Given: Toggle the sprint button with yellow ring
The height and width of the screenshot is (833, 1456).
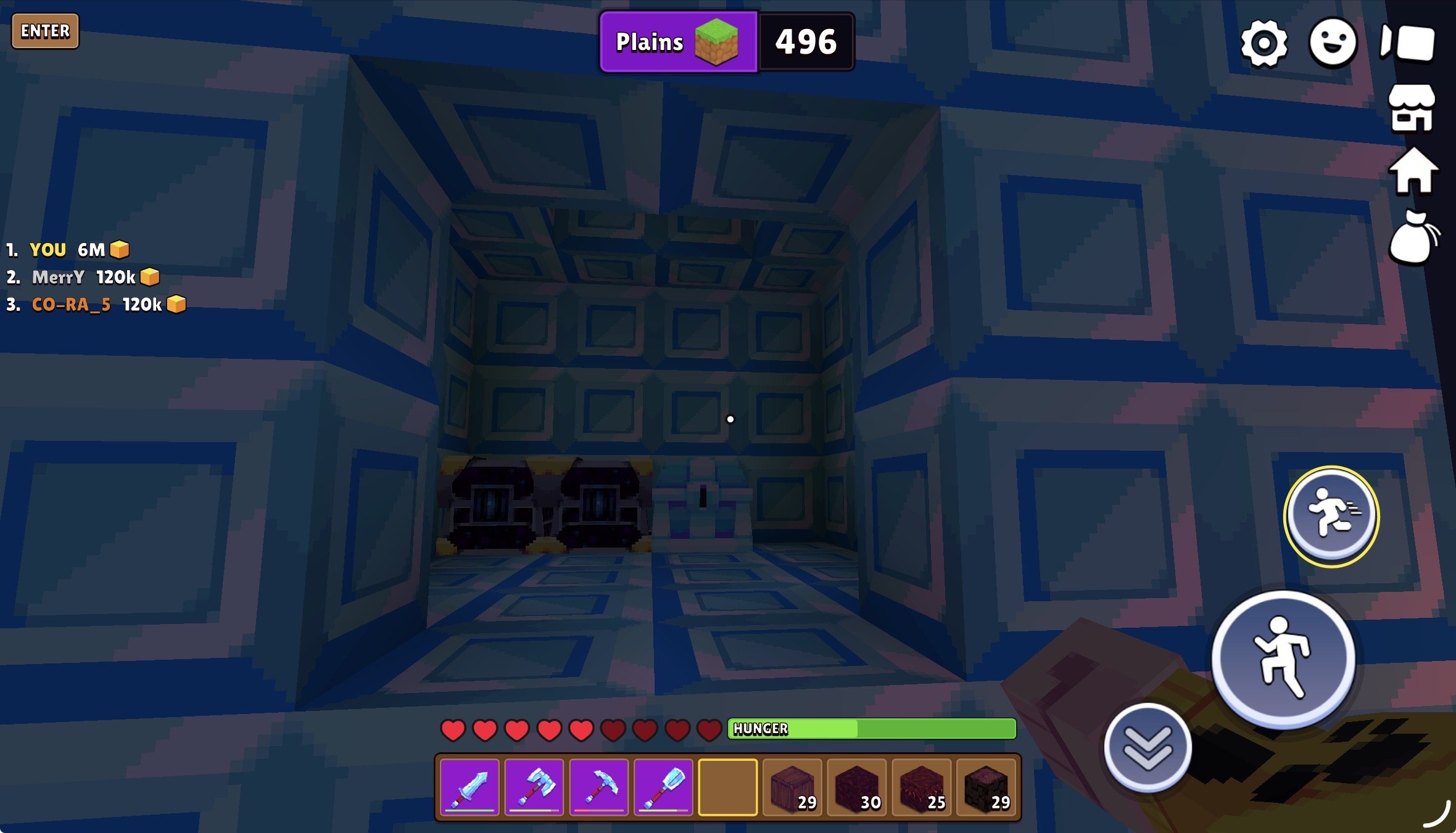Looking at the screenshot, I should [x=1331, y=516].
